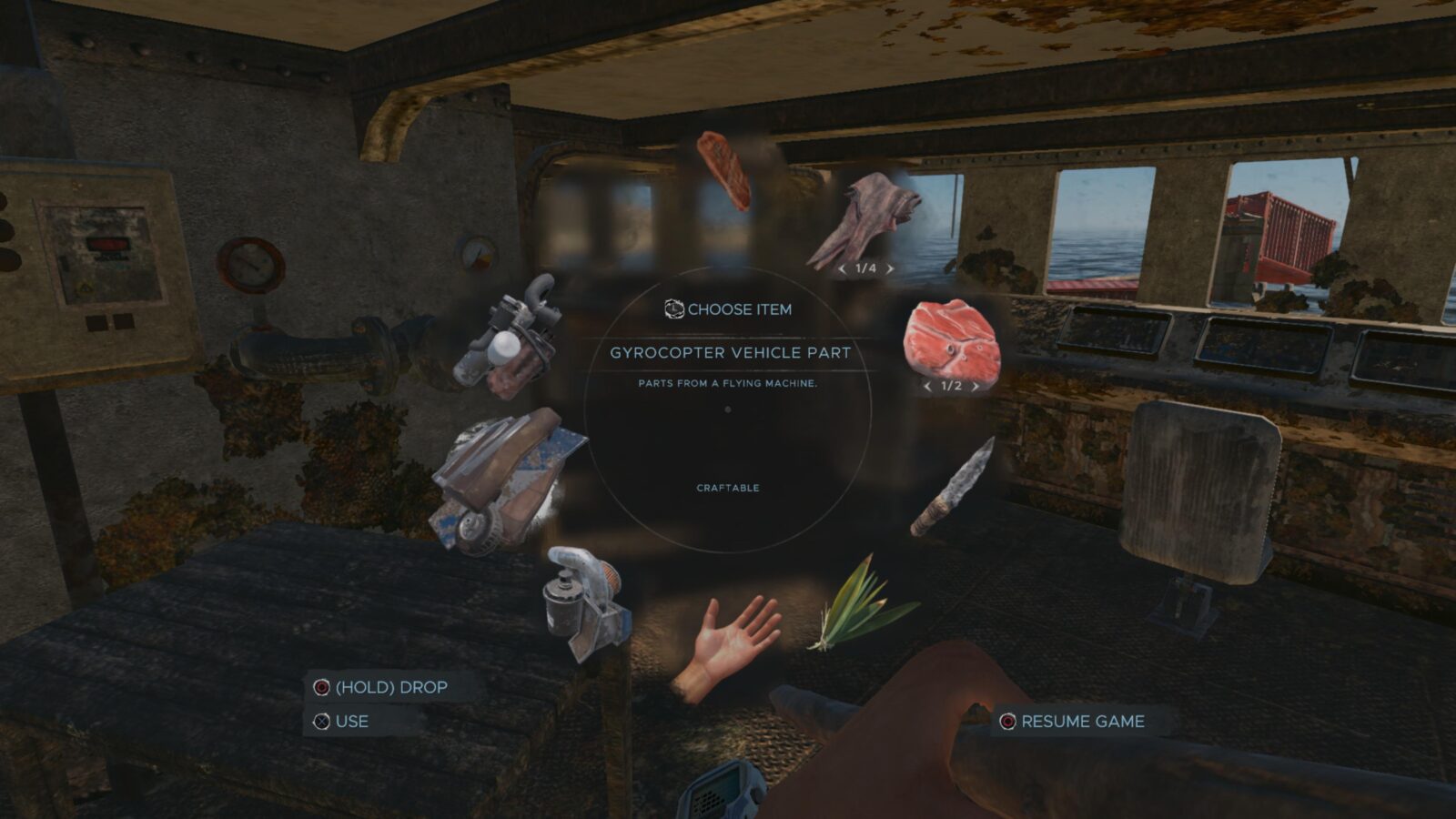Click the CRAFTABLE label in the wheel center
Image resolution: width=1456 pixels, height=819 pixels.
(x=727, y=489)
